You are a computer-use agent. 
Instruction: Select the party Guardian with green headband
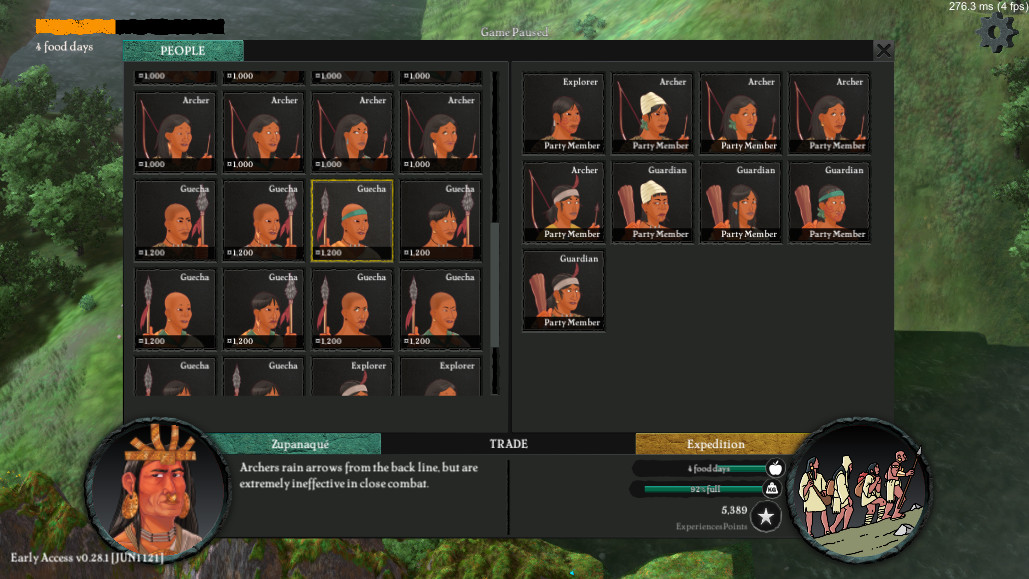[x=829, y=202]
